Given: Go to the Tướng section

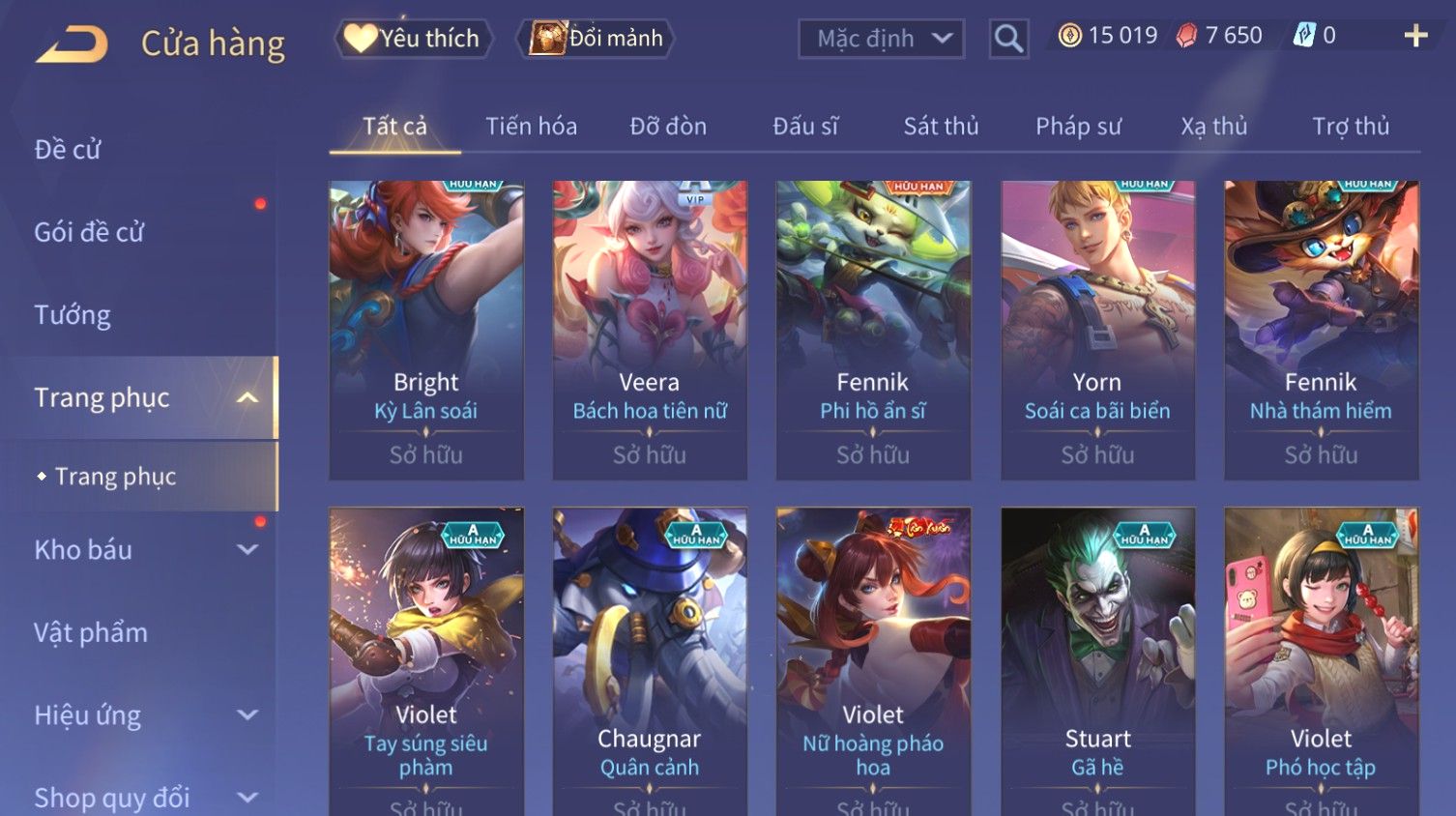Looking at the screenshot, I should (73, 315).
